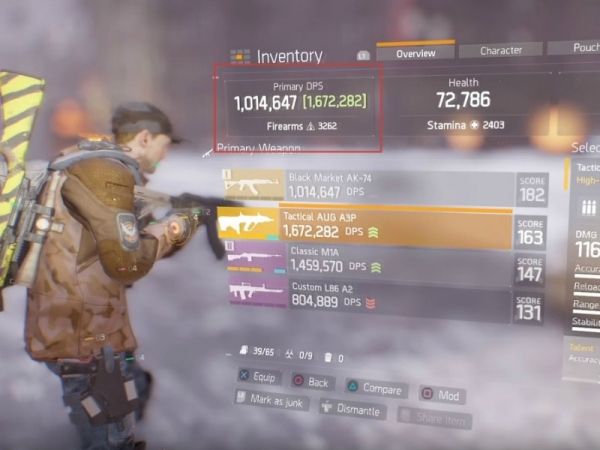Dismantle the selected weapon
Screen dimensions: 600x450
(352, 409)
